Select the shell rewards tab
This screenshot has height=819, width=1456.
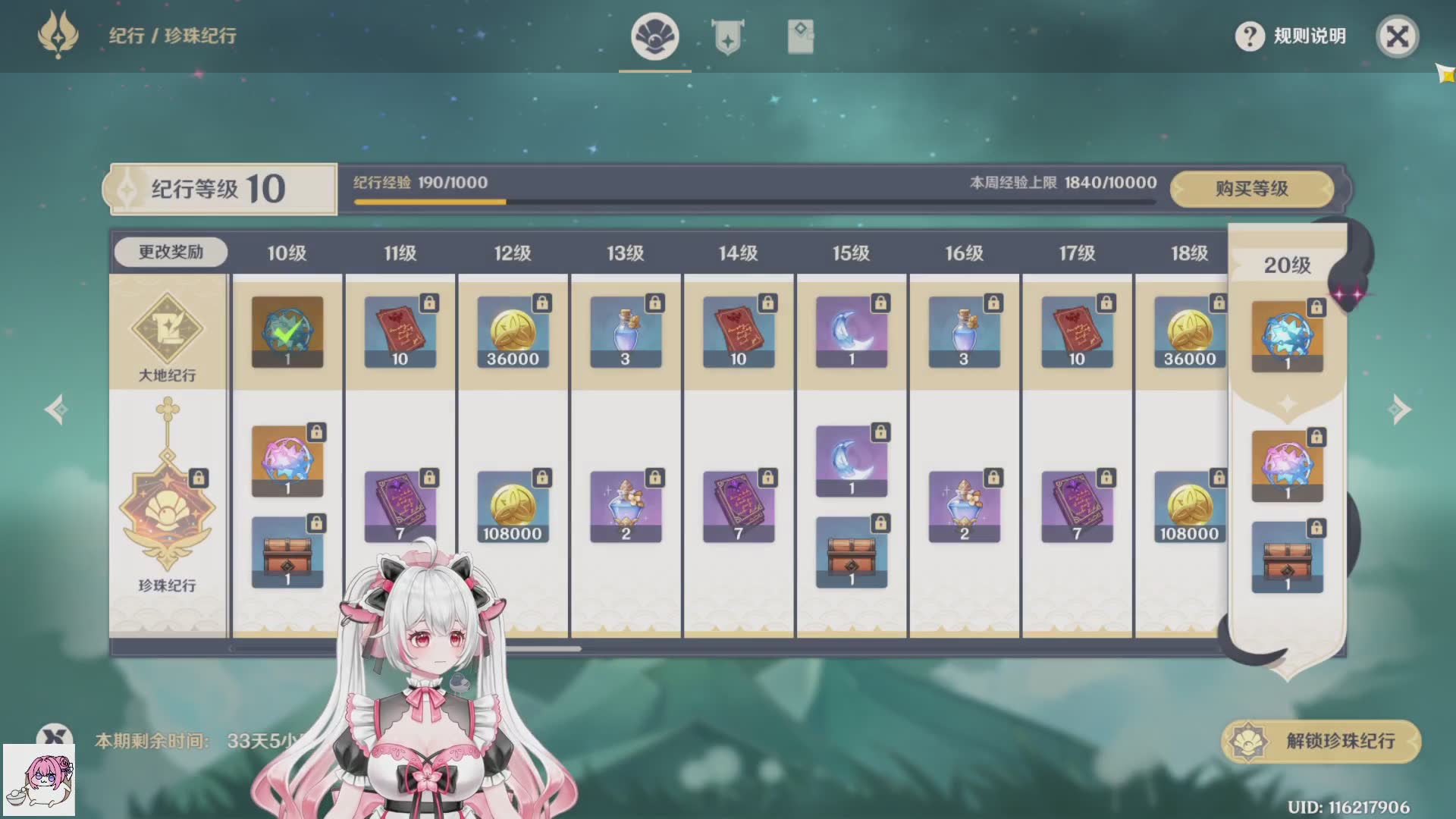(654, 37)
